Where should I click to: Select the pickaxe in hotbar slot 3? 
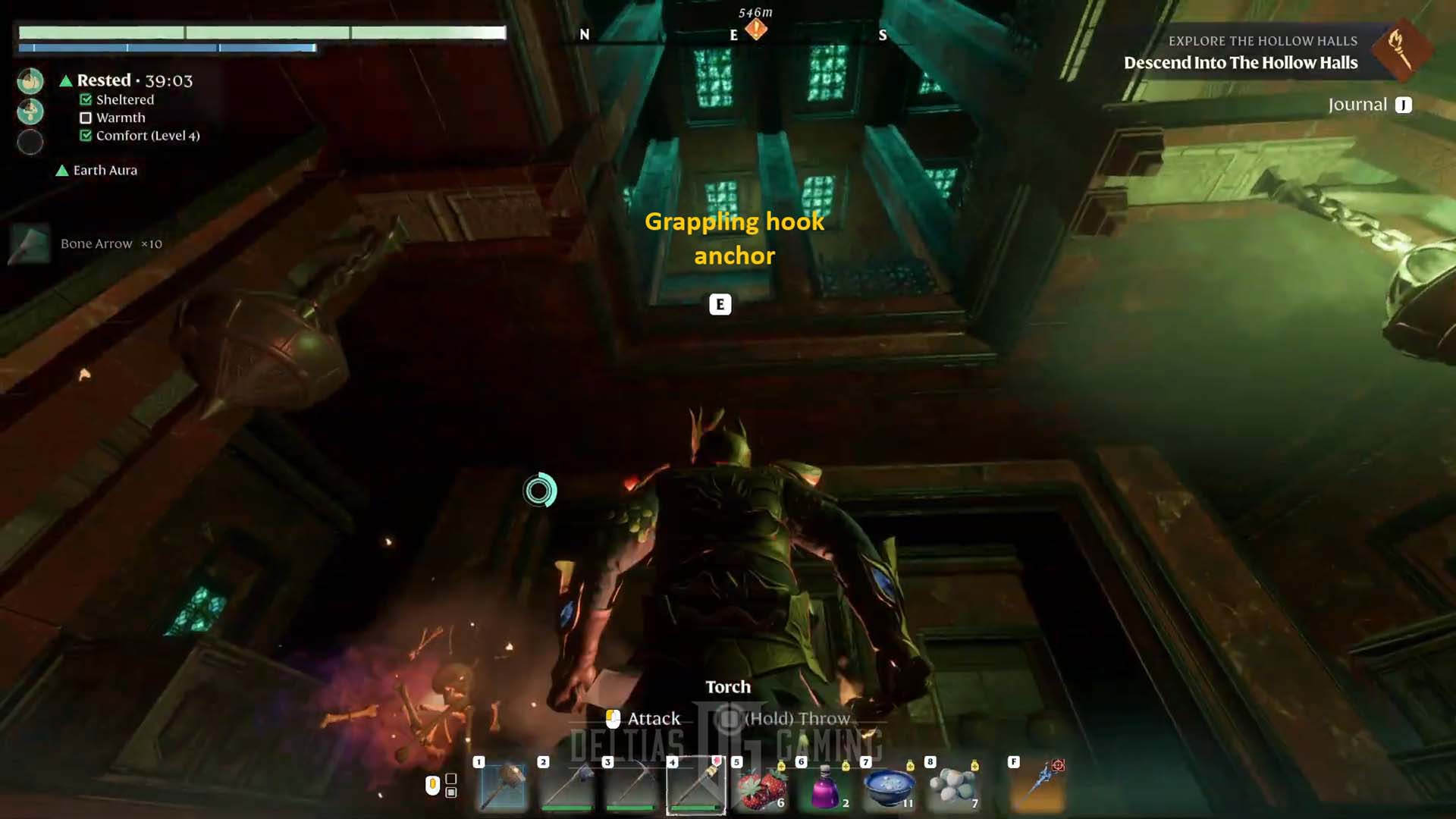(631, 786)
